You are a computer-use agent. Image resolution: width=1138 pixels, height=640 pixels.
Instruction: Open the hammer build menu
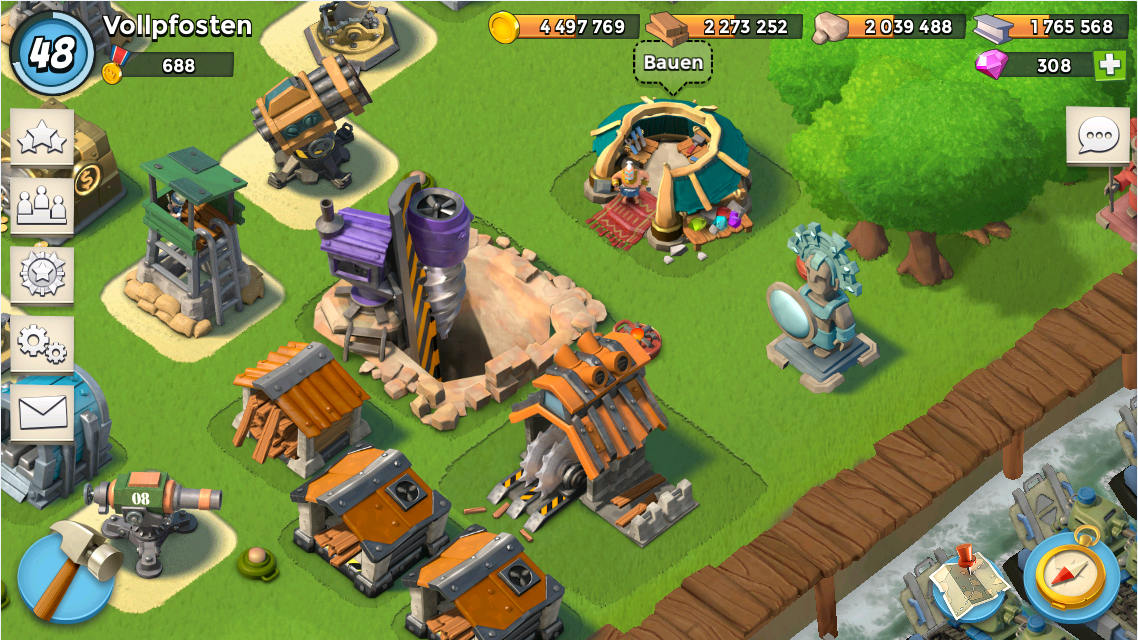[x=68, y=574]
